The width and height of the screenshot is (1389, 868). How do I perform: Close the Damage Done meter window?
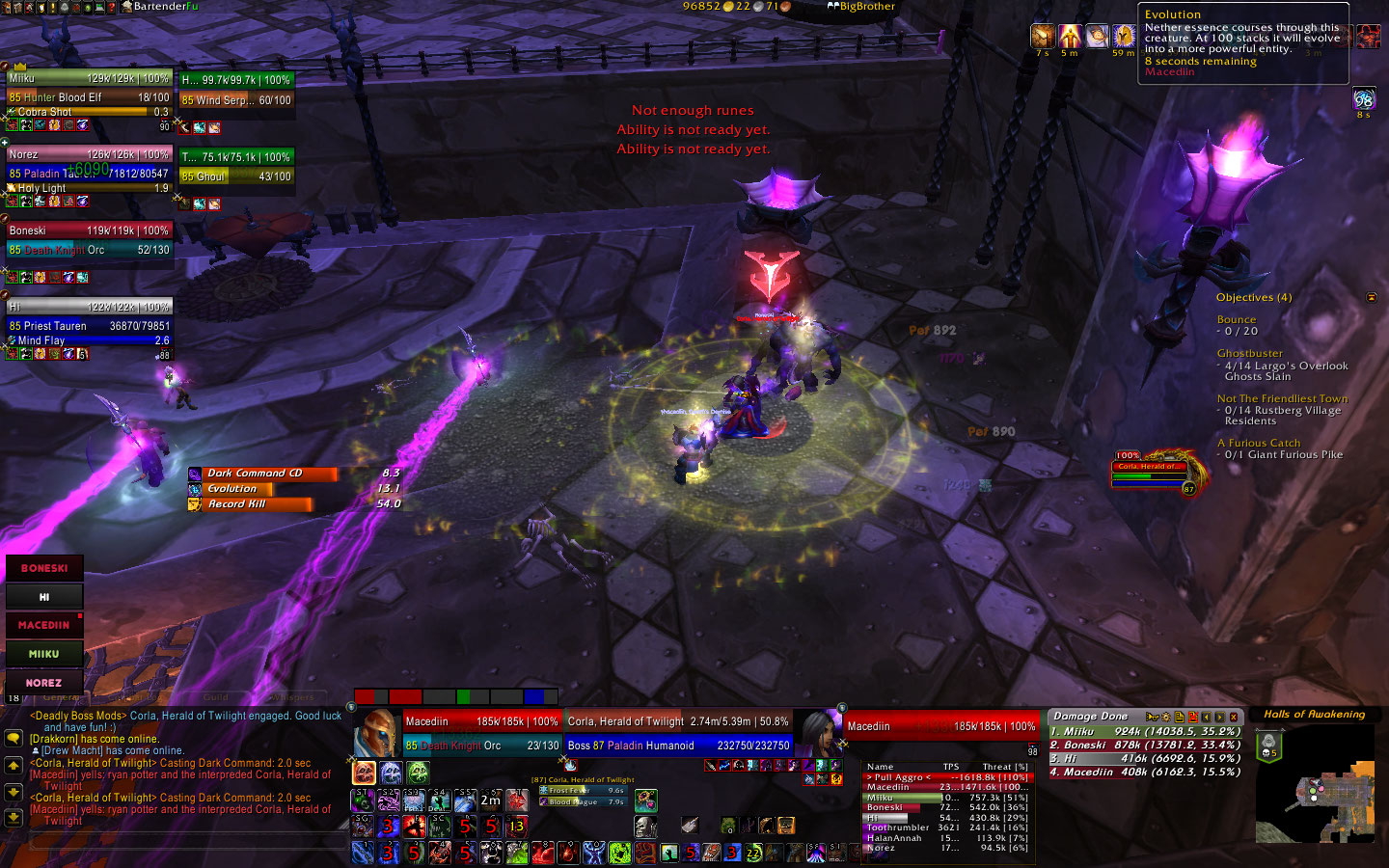(1234, 717)
